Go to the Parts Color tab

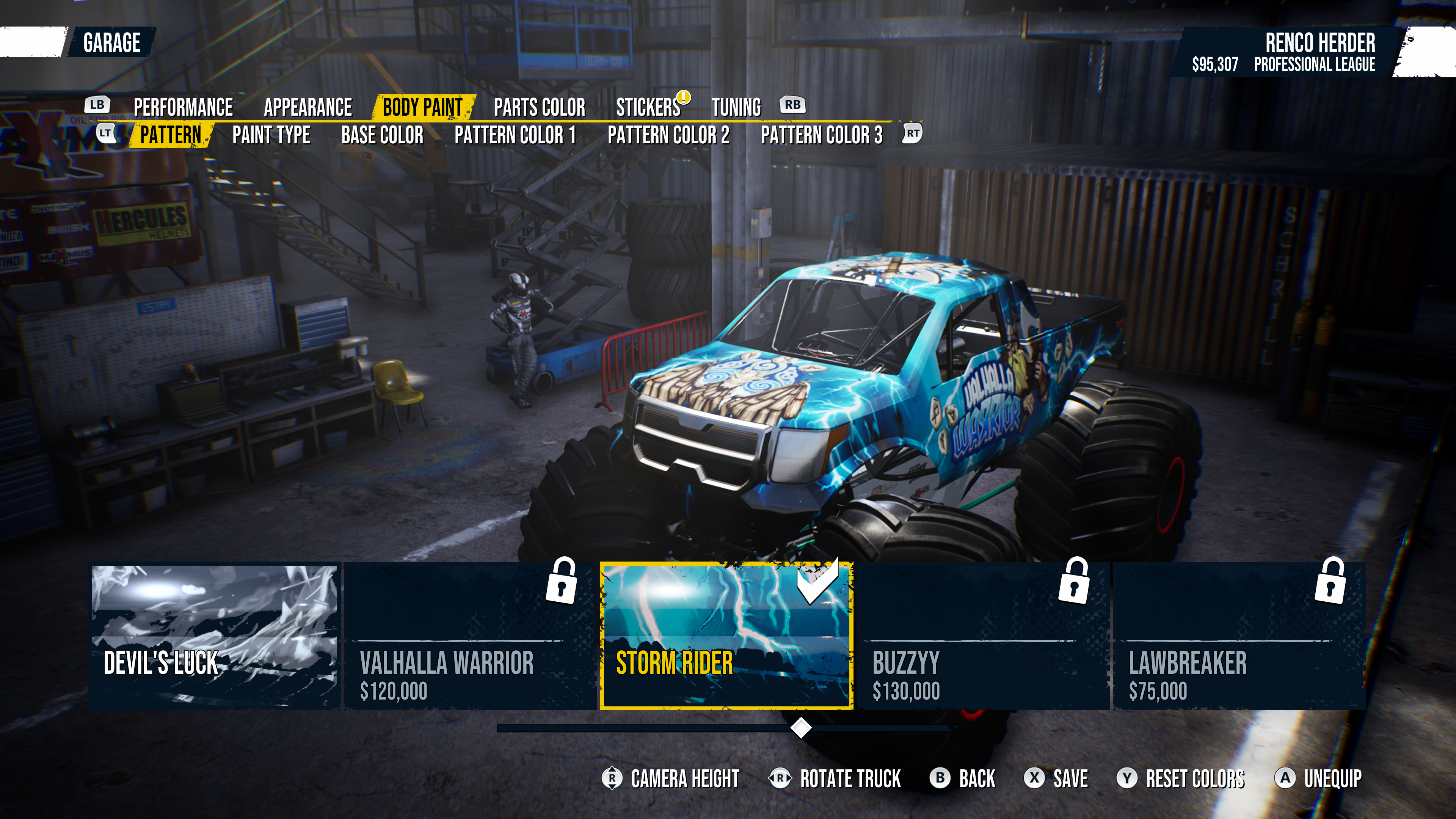click(x=539, y=107)
